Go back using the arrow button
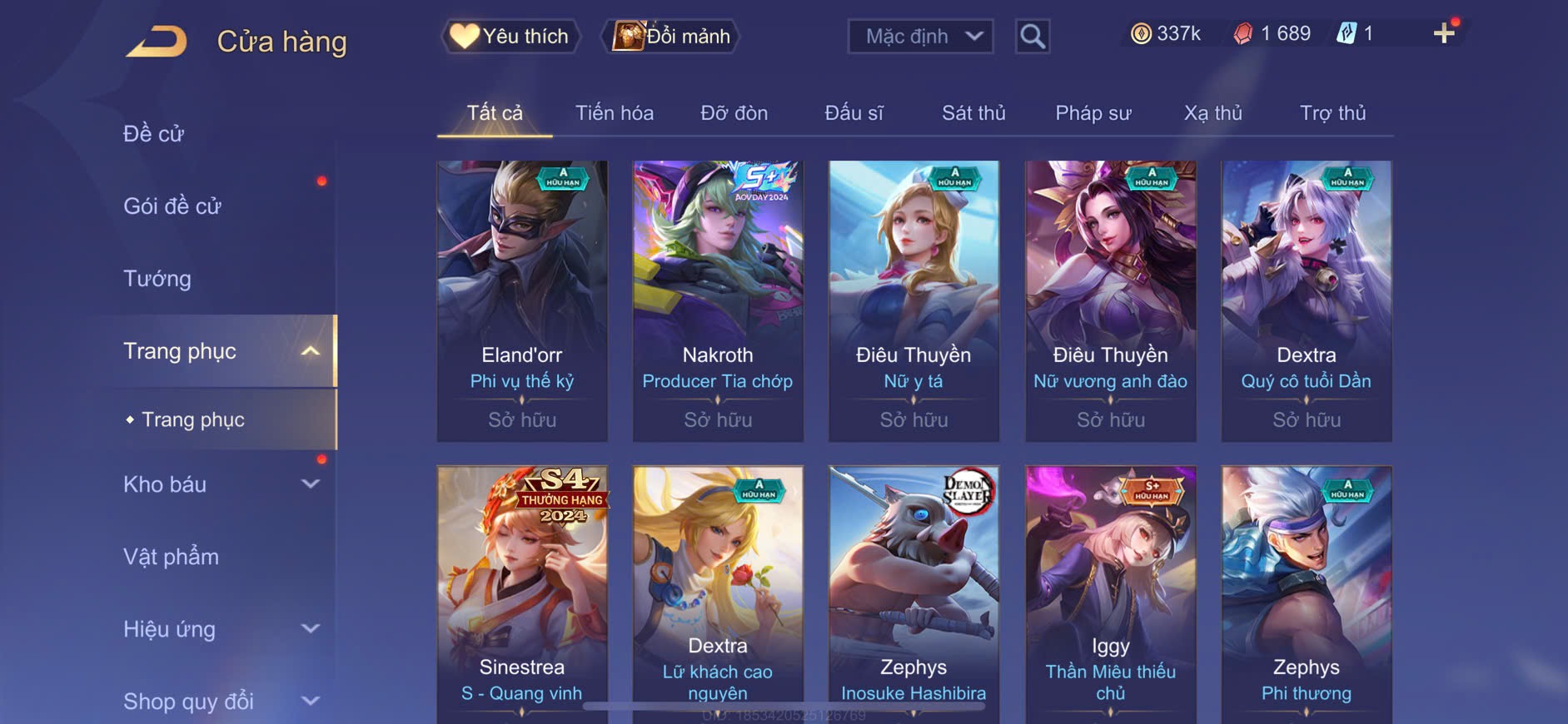The image size is (1568, 724). point(157,41)
